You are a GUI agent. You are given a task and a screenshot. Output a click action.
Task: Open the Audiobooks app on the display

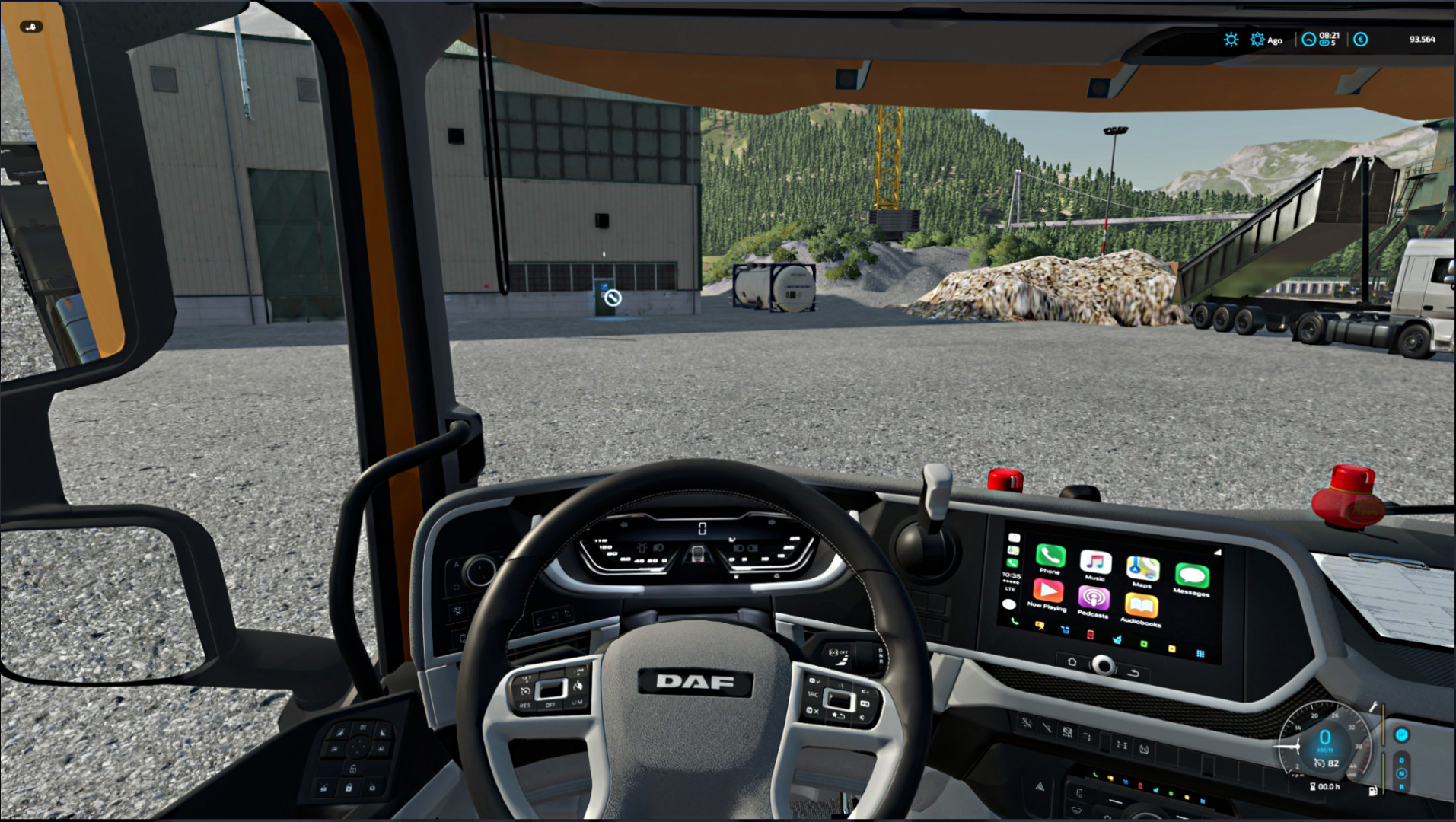pyautogui.click(x=1141, y=604)
